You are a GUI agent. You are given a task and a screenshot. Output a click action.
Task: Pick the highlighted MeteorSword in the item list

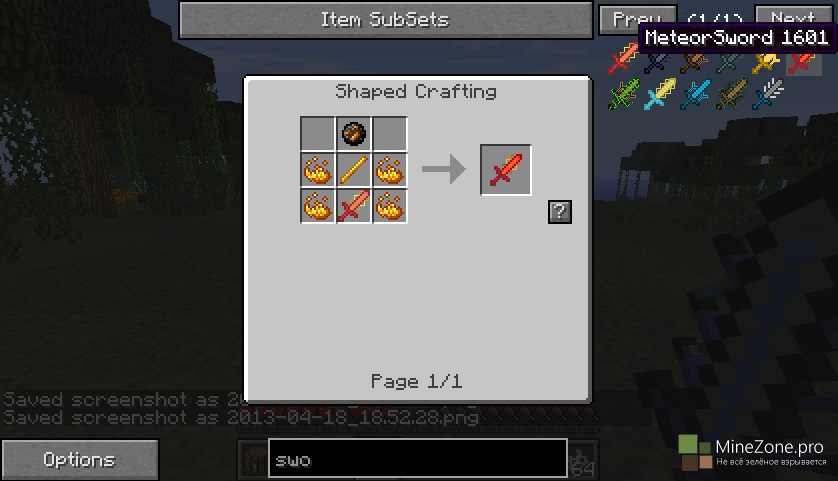click(803, 61)
